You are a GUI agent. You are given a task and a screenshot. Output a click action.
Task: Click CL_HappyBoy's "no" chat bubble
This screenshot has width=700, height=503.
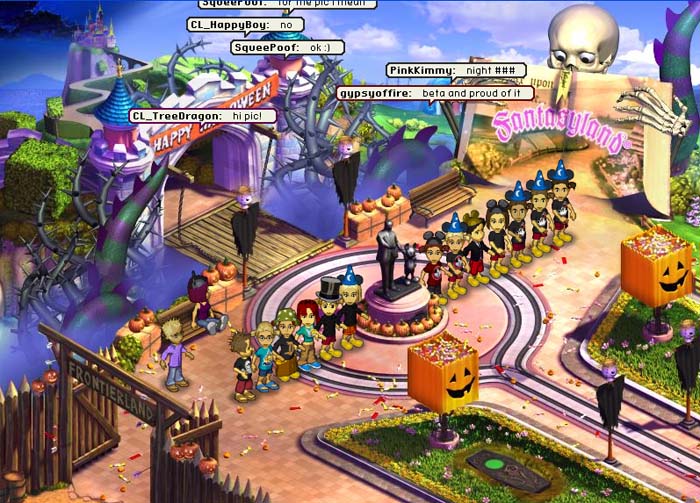tap(245, 24)
